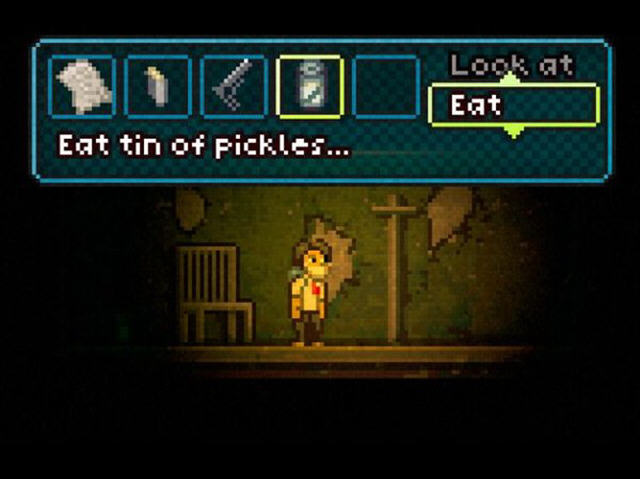640x479 pixels.
Task: Select the crumpled paper note slot
Action: click(83, 87)
